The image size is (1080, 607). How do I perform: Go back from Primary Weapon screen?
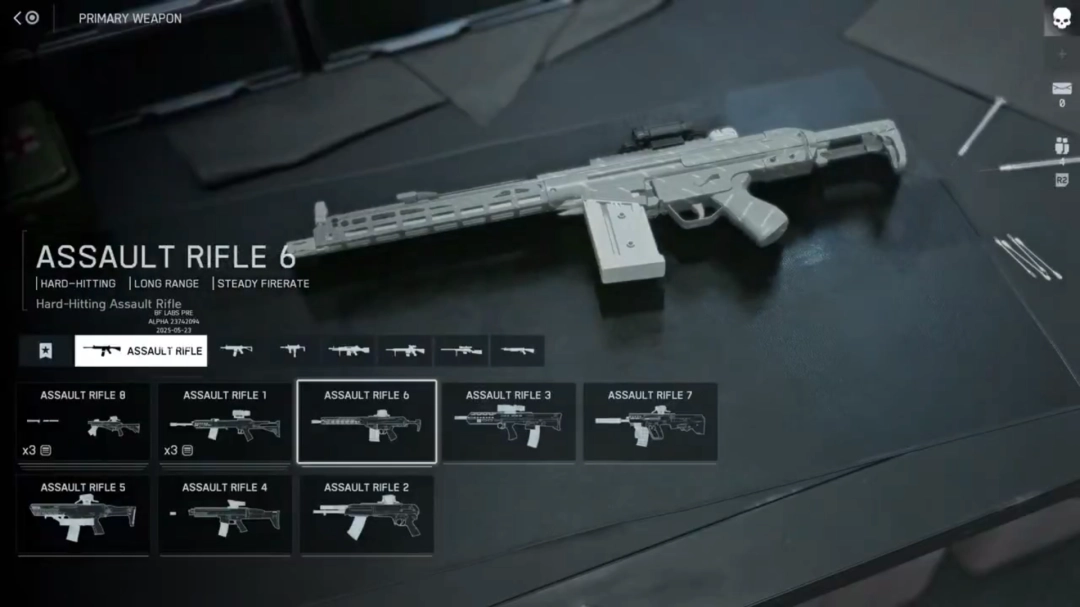[19, 18]
